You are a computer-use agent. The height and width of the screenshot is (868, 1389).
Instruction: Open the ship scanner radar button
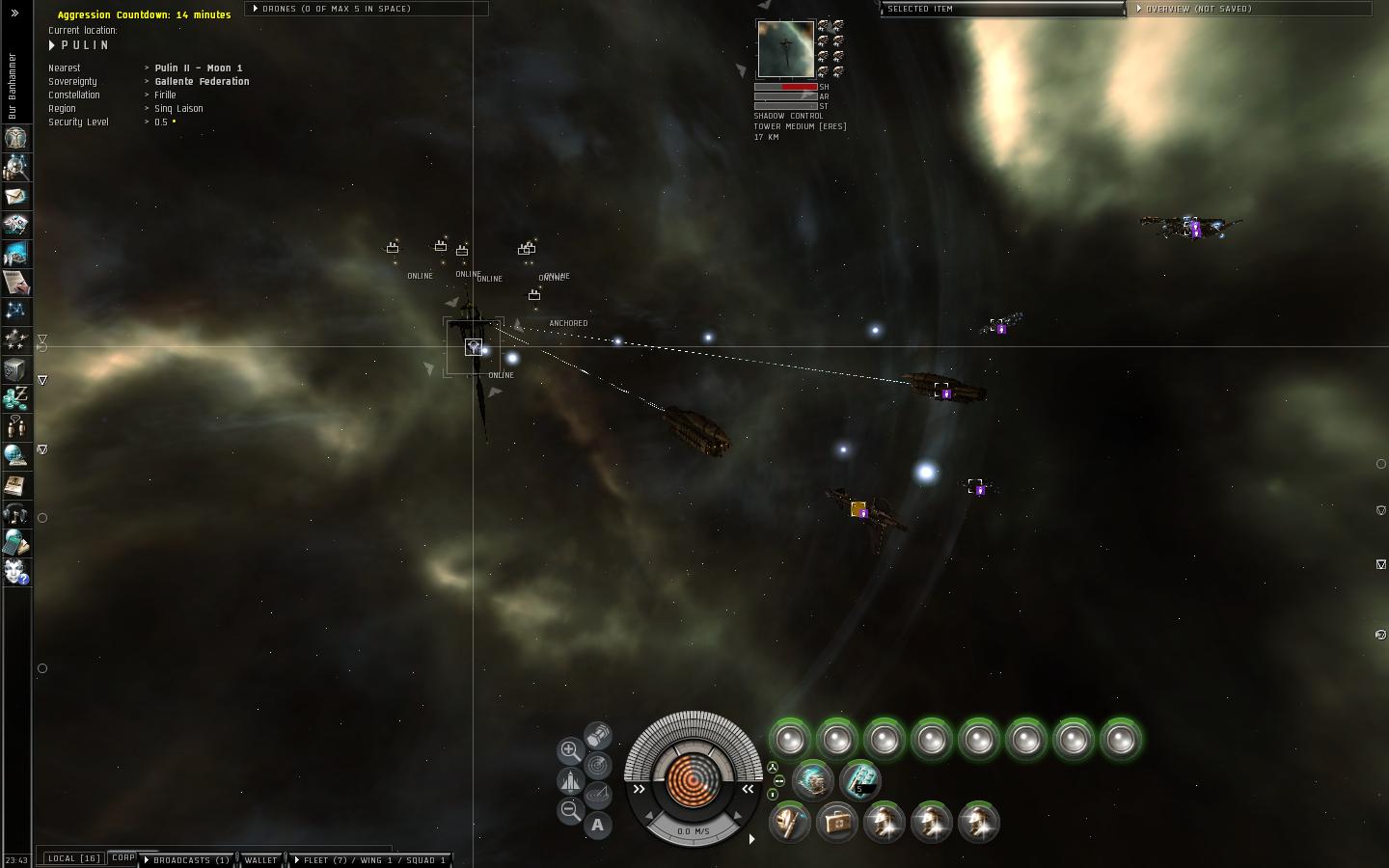(x=598, y=766)
